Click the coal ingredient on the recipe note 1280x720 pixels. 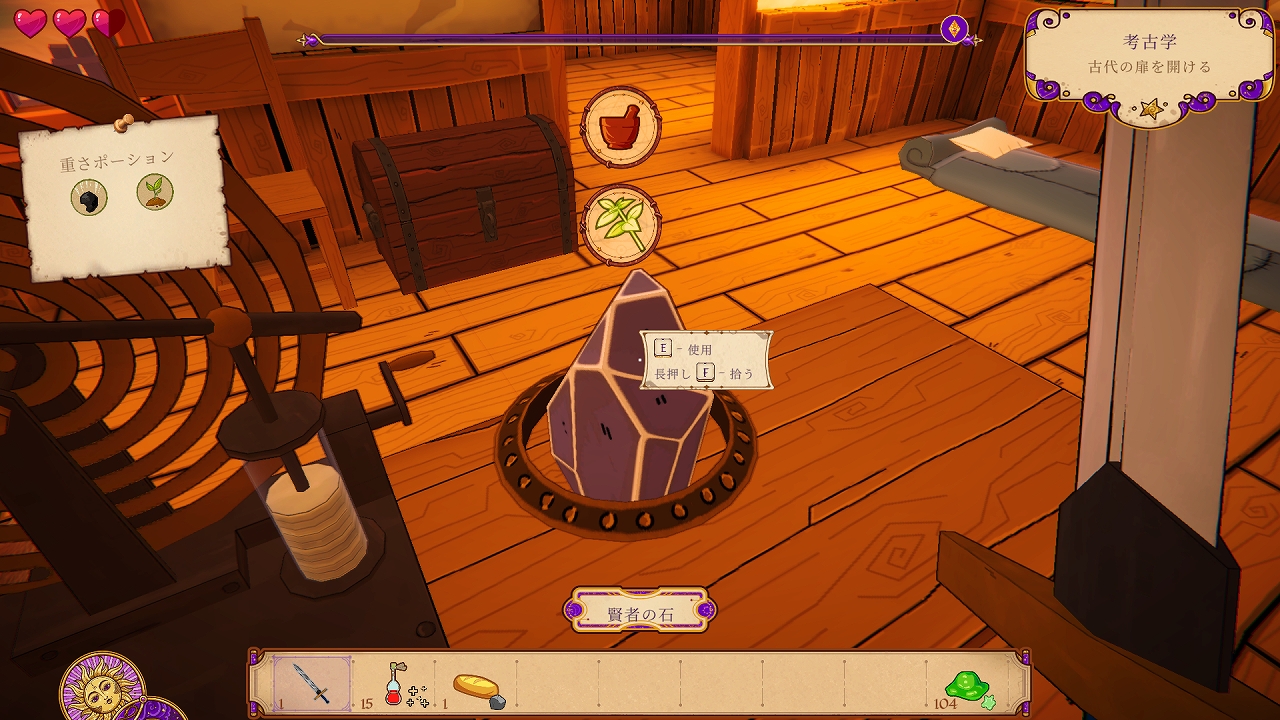pyautogui.click(x=89, y=198)
